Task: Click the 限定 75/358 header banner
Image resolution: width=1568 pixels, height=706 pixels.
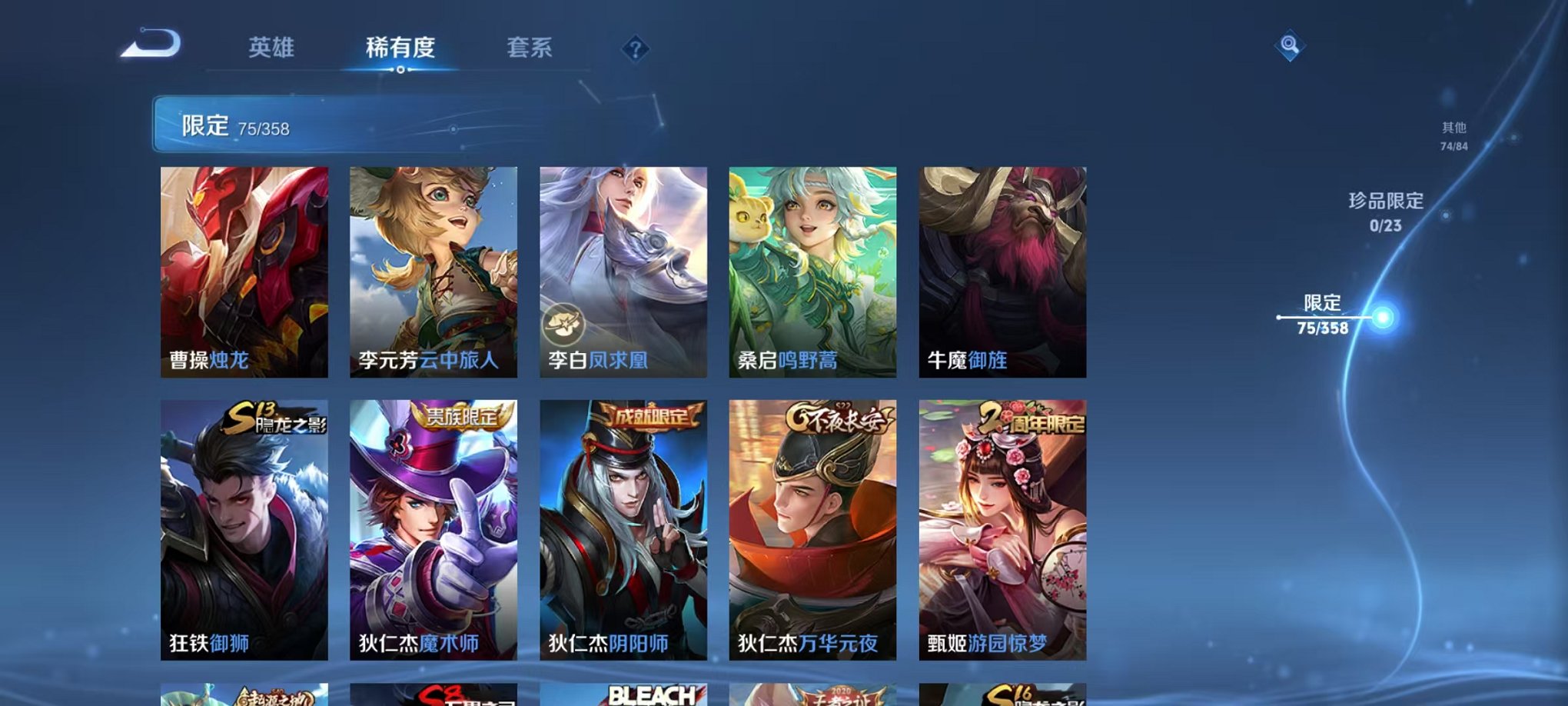Action: 307,125
